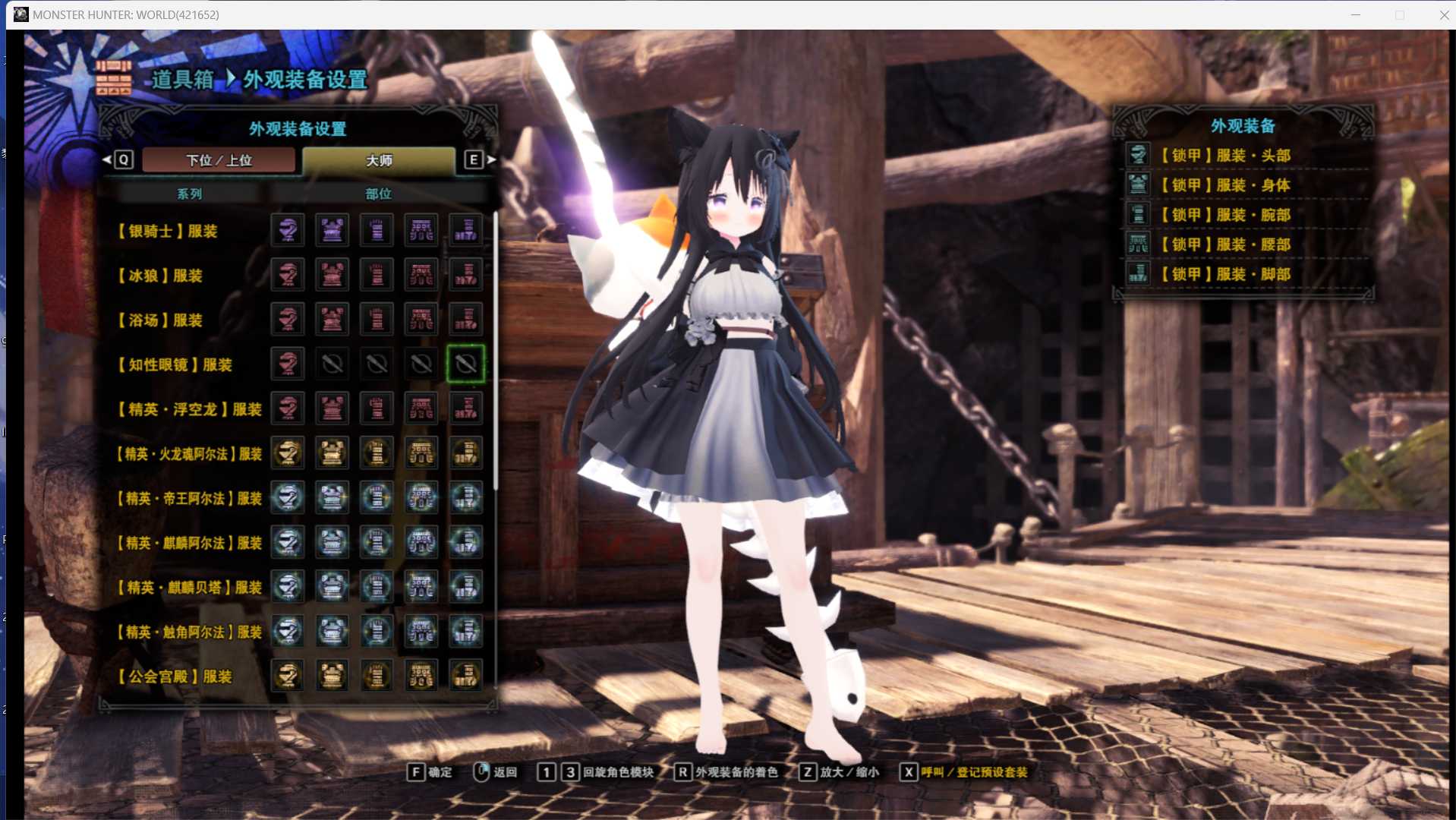Select the 知性眼镜 head piece icon
Image resolution: width=1456 pixels, height=820 pixels.
tap(288, 364)
